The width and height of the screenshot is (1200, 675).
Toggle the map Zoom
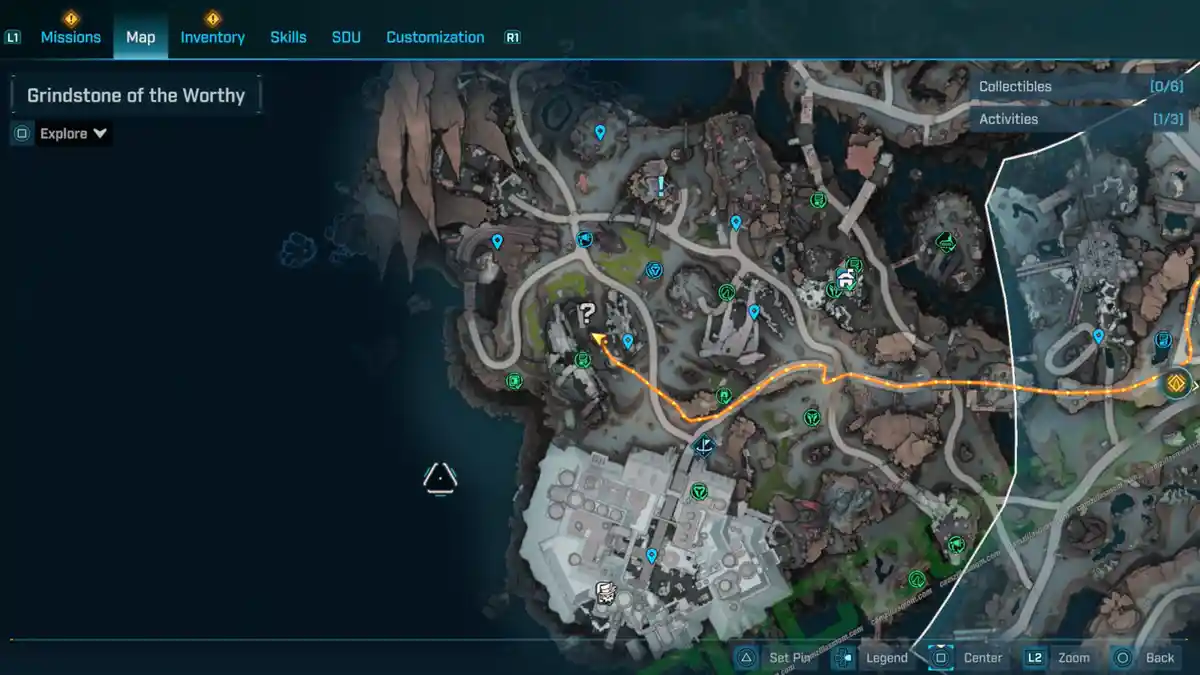pos(1059,657)
